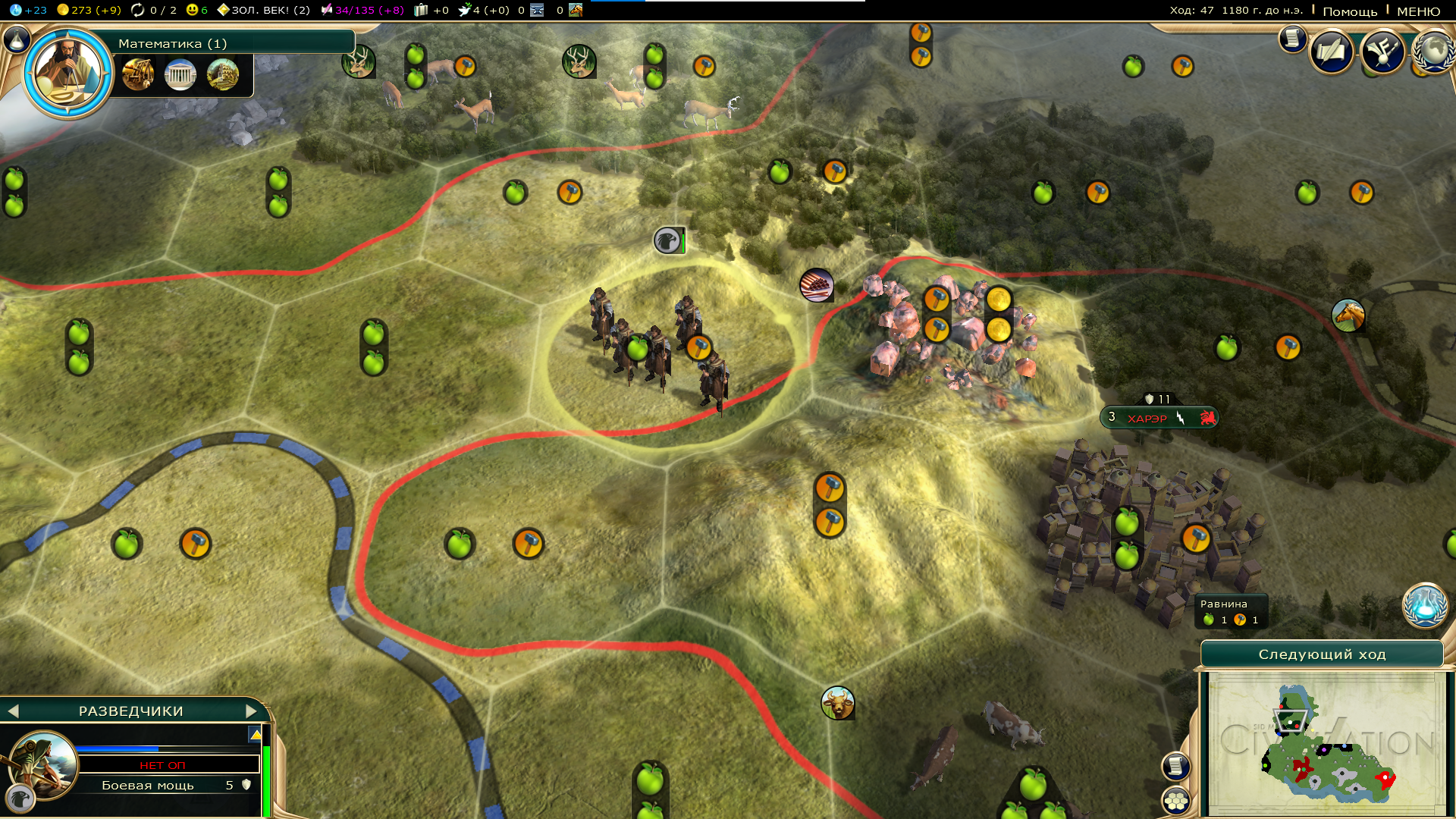Click the glowing science flask notification
The height and width of the screenshot is (819, 1456).
pos(1424,606)
